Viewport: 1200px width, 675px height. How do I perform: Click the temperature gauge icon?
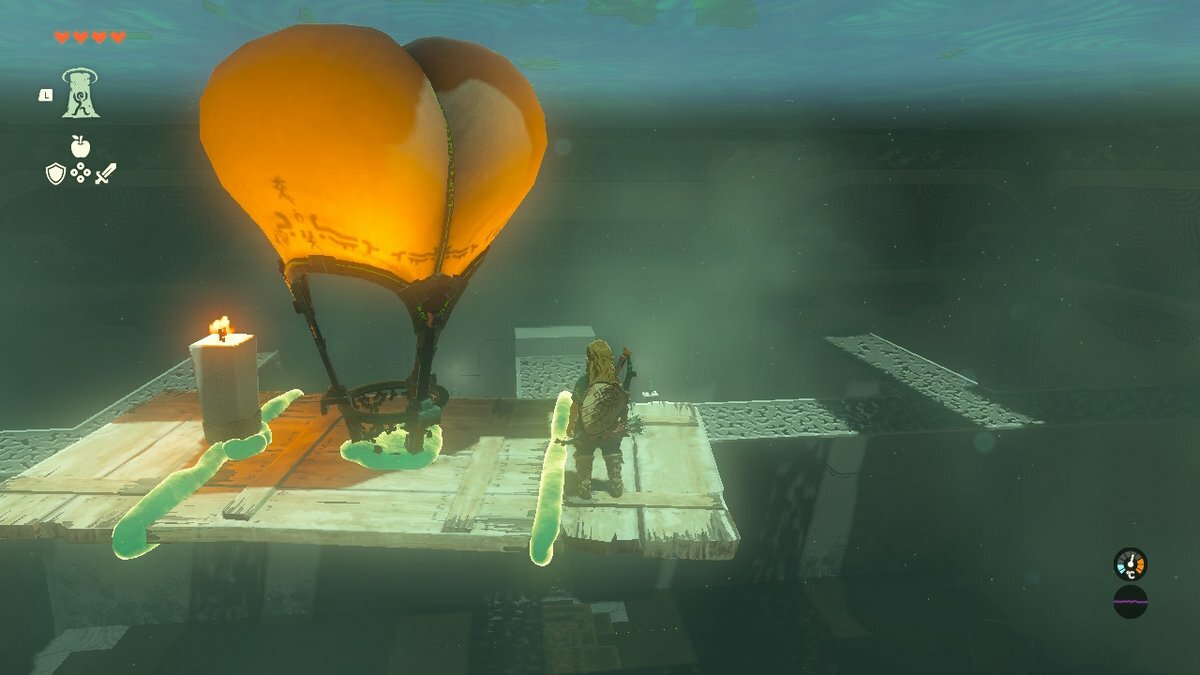(x=1130, y=564)
